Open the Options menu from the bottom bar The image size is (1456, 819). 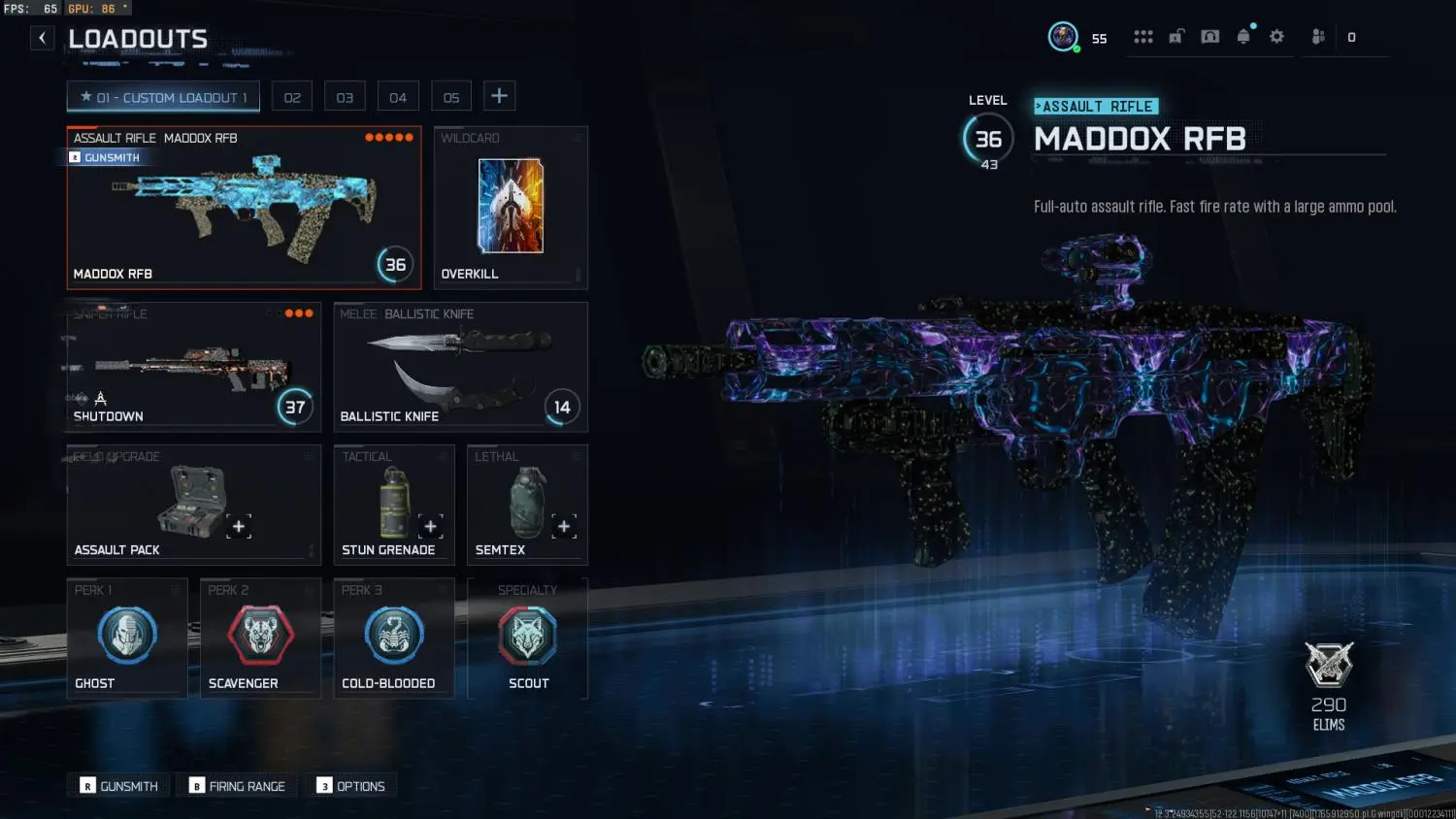351,785
